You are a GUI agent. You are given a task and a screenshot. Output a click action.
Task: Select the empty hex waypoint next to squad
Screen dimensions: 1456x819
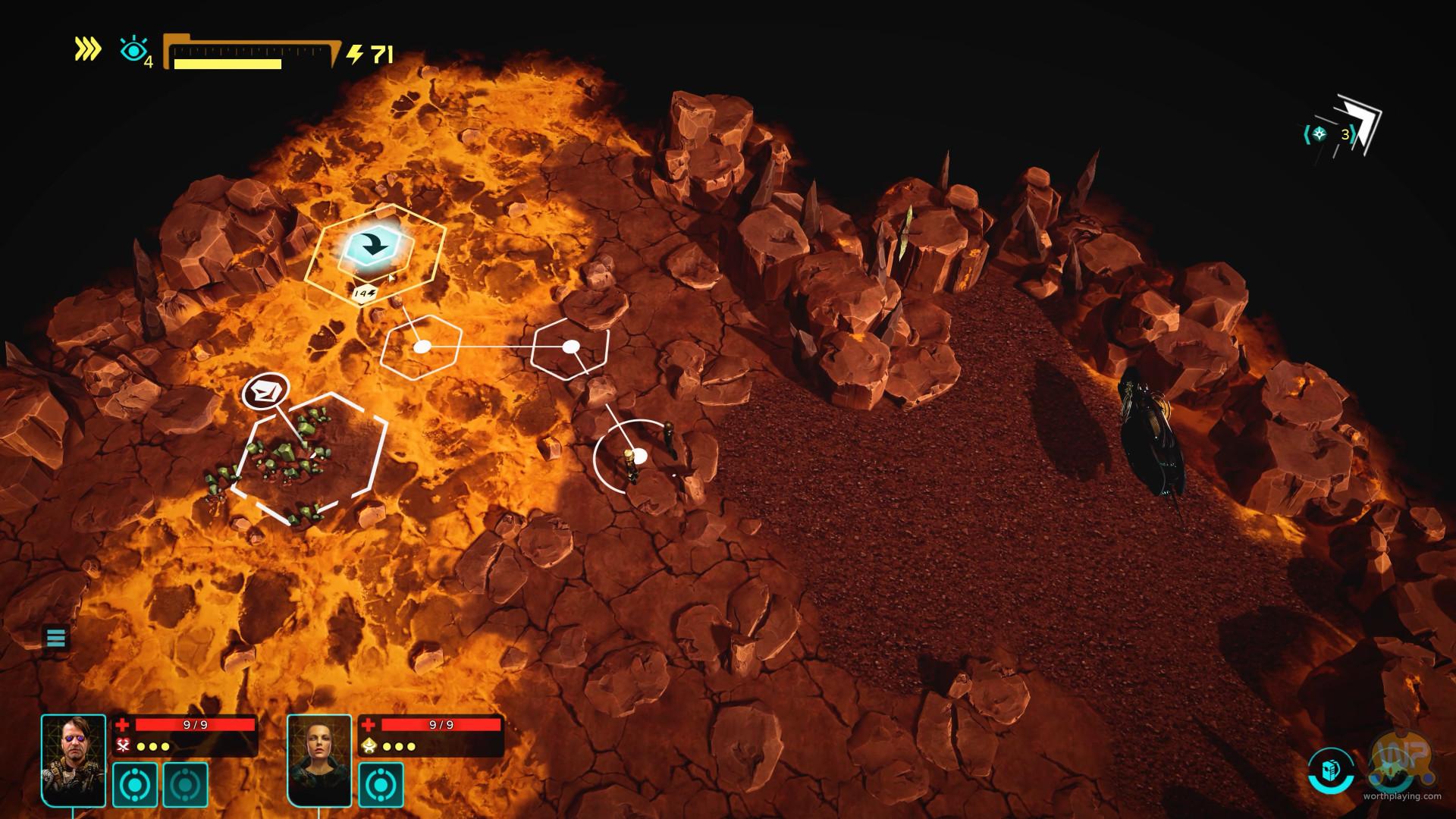pos(570,347)
